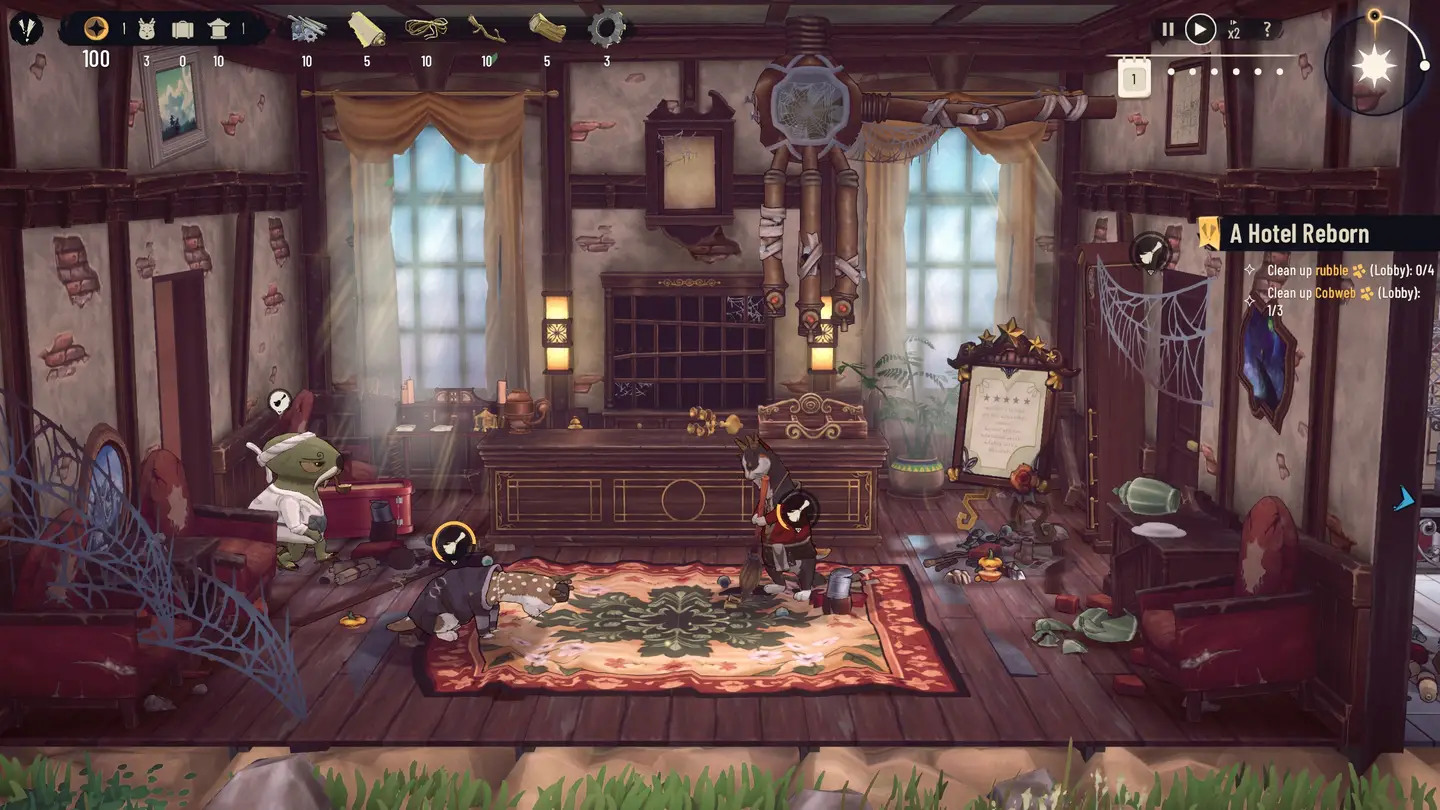Click the sun day-cycle clock
The image size is (1440, 810).
1373,65
